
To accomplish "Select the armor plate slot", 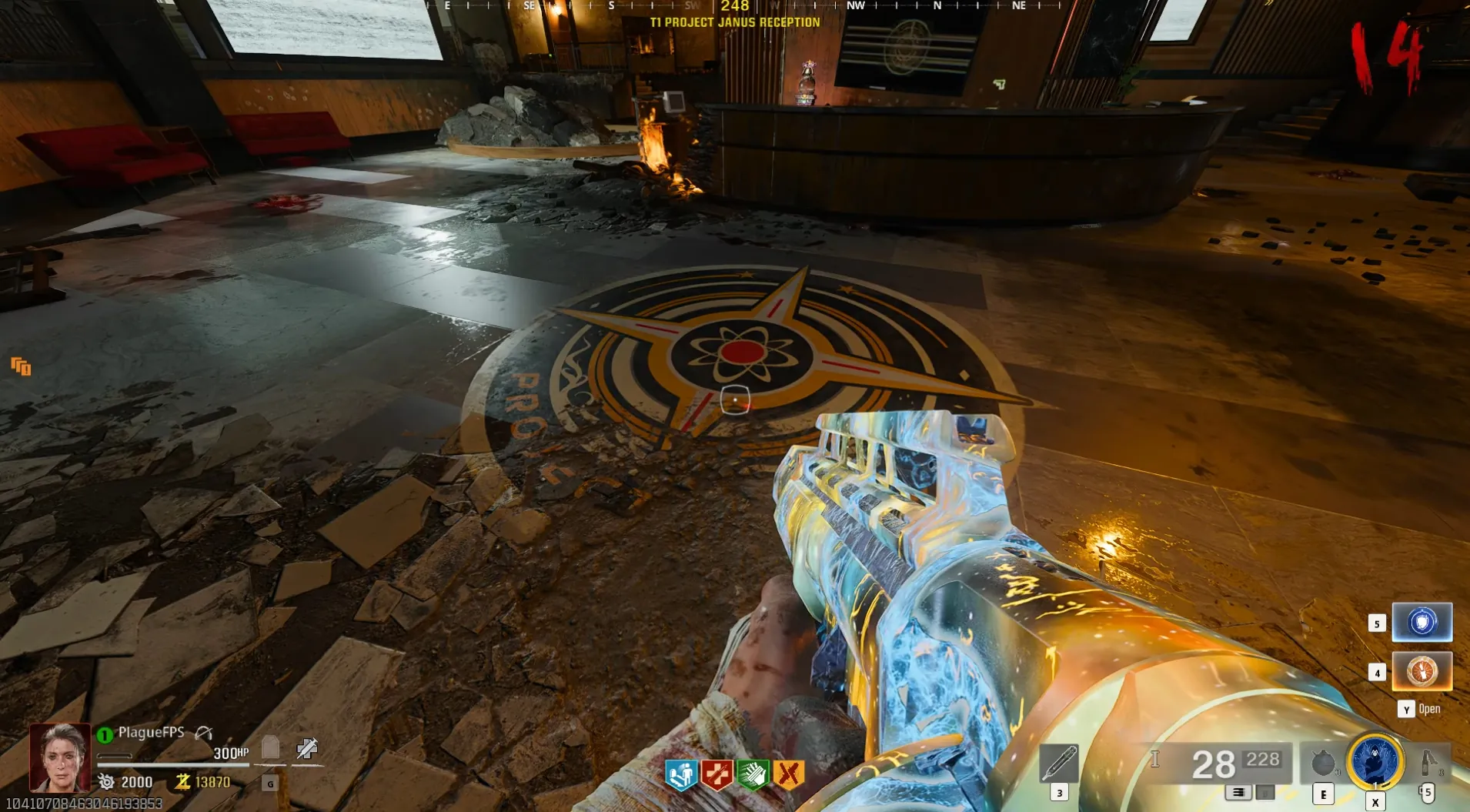I will [270, 747].
